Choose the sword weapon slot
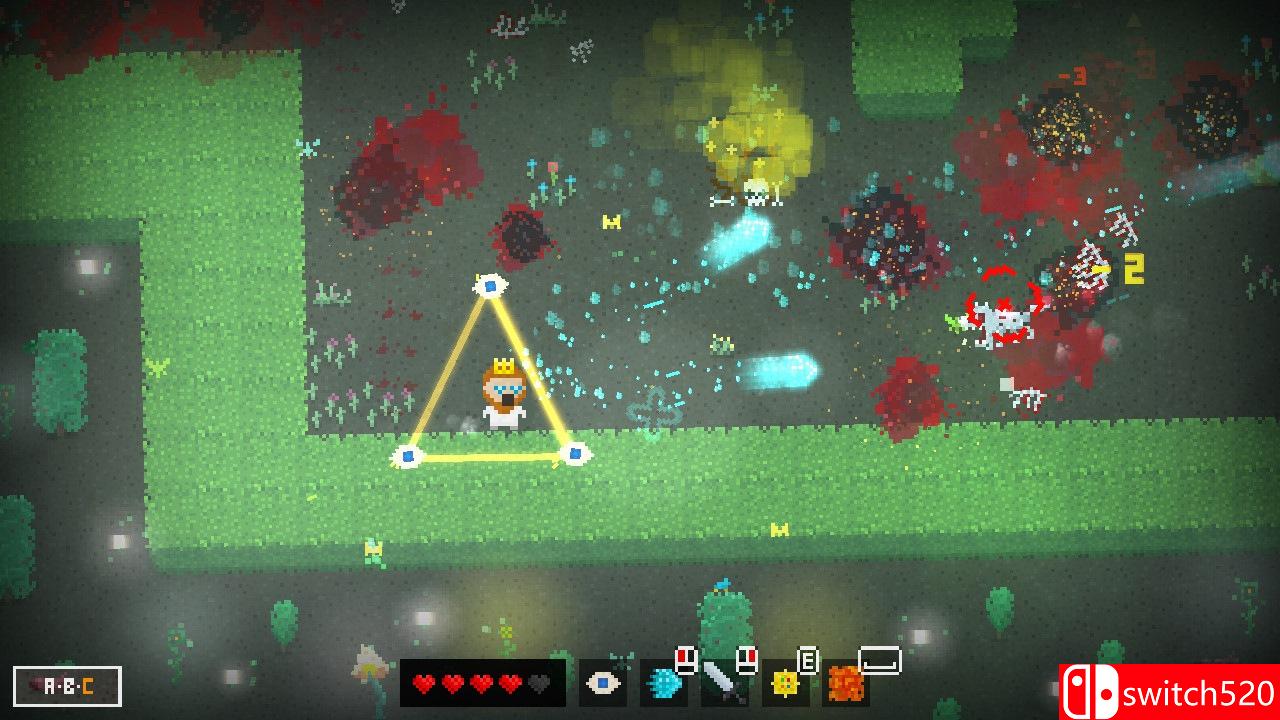1280x720 pixels. (723, 684)
